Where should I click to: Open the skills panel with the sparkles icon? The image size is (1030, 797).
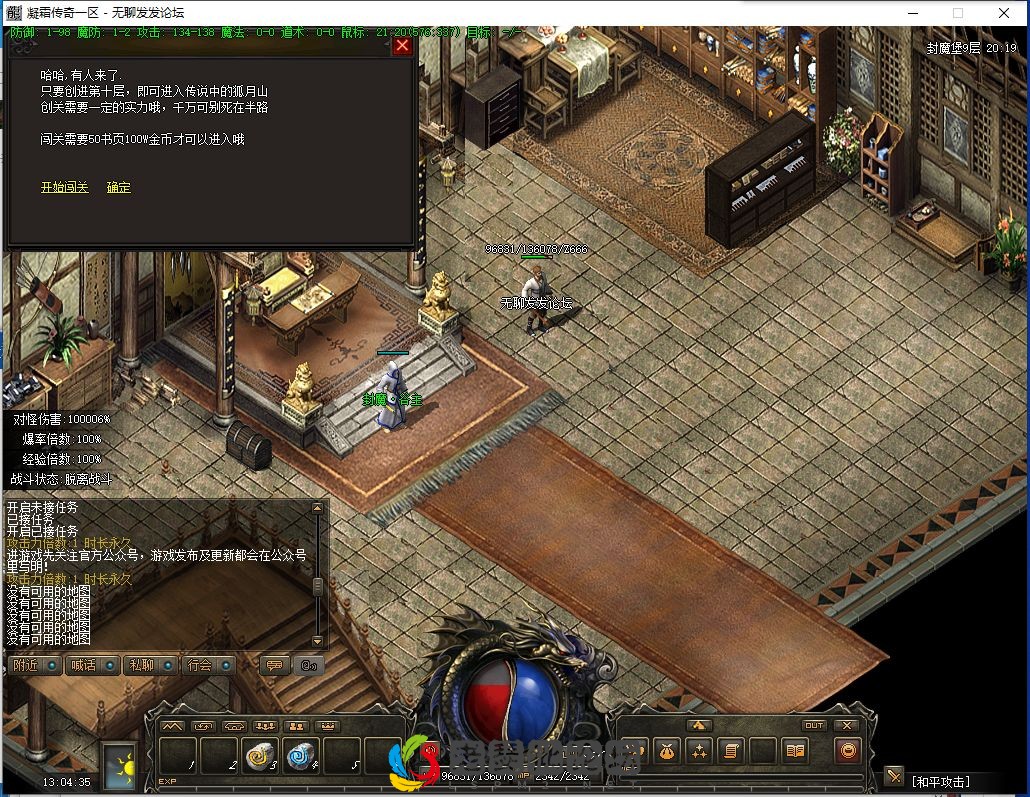click(x=699, y=750)
